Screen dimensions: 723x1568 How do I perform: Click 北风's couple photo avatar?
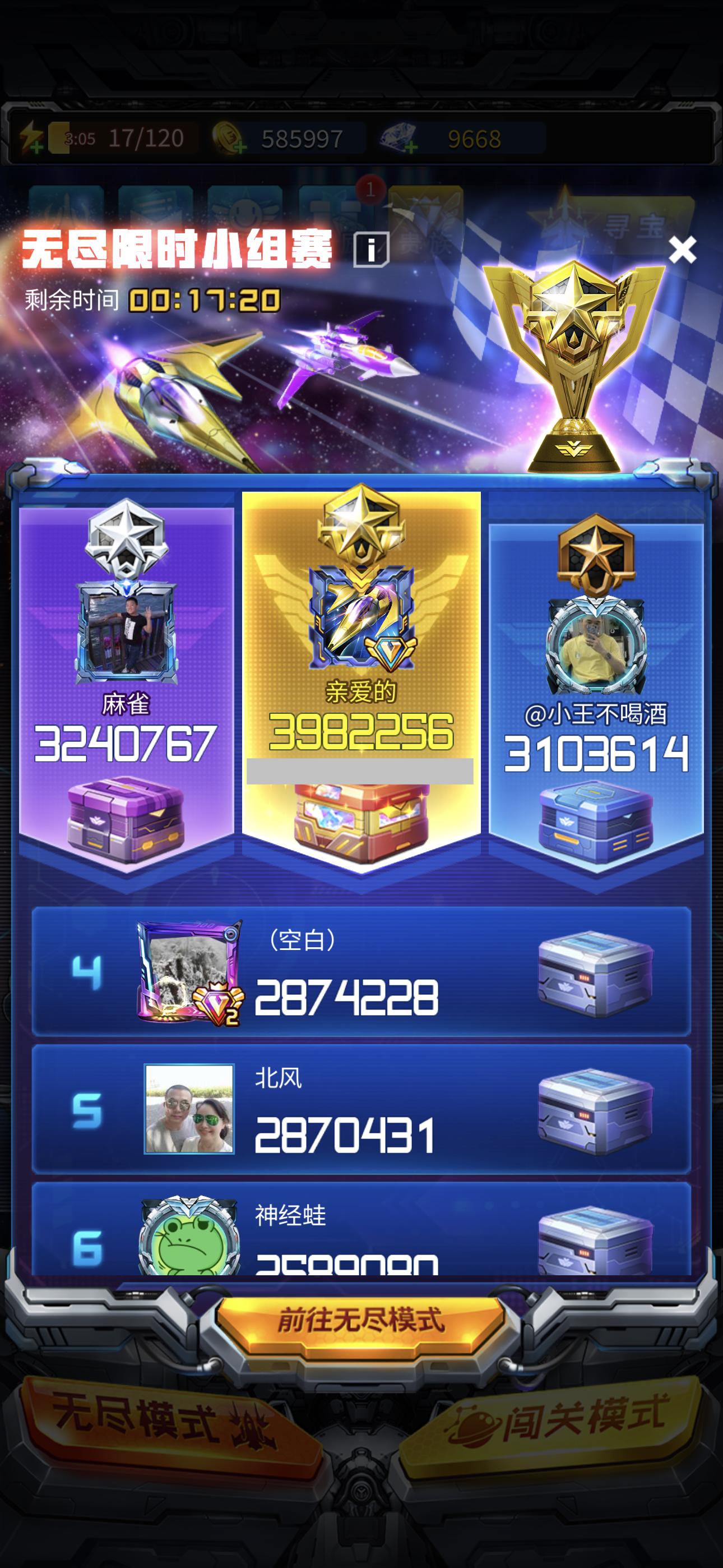tap(191, 1109)
